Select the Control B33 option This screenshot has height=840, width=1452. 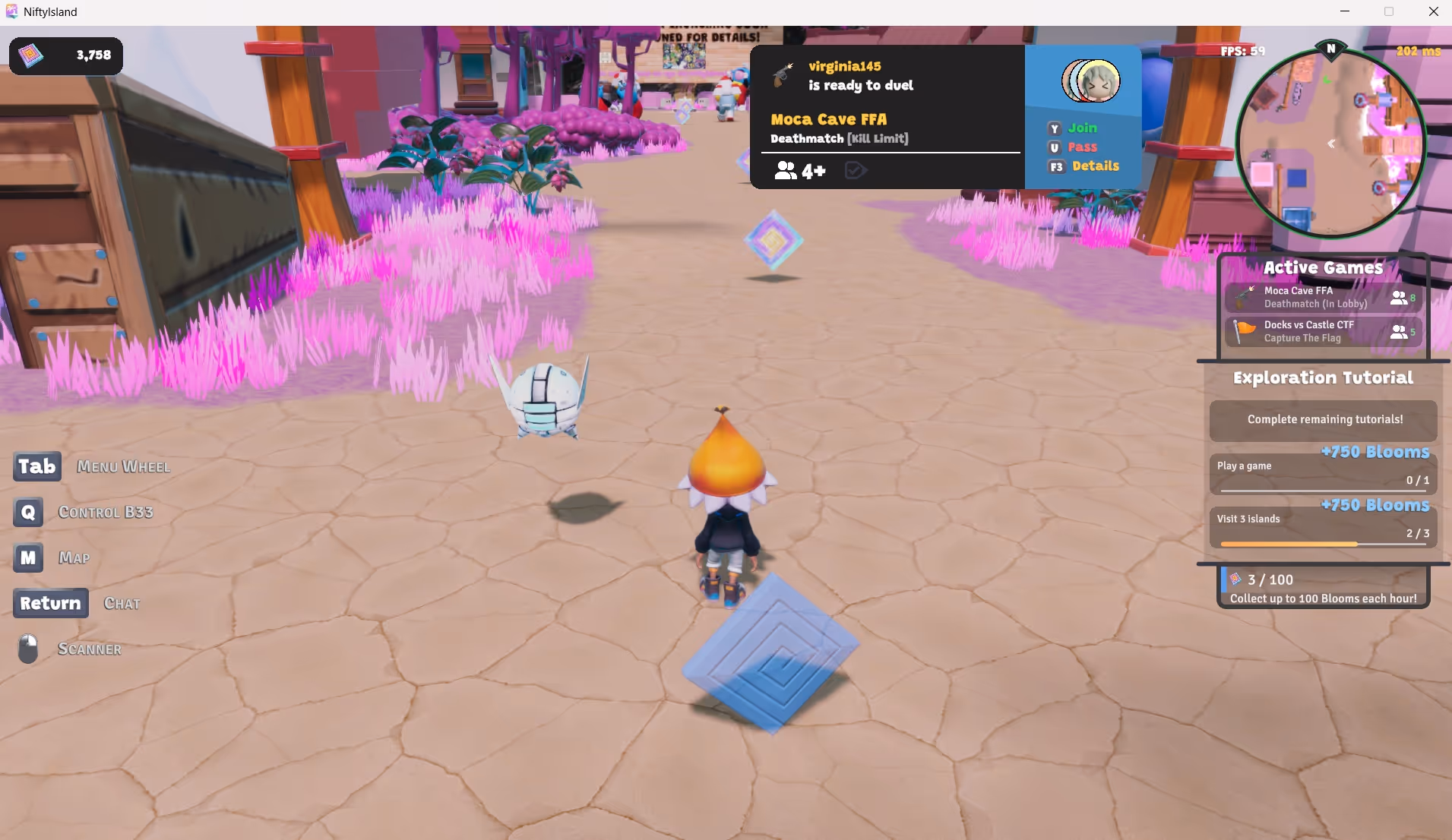(x=28, y=512)
